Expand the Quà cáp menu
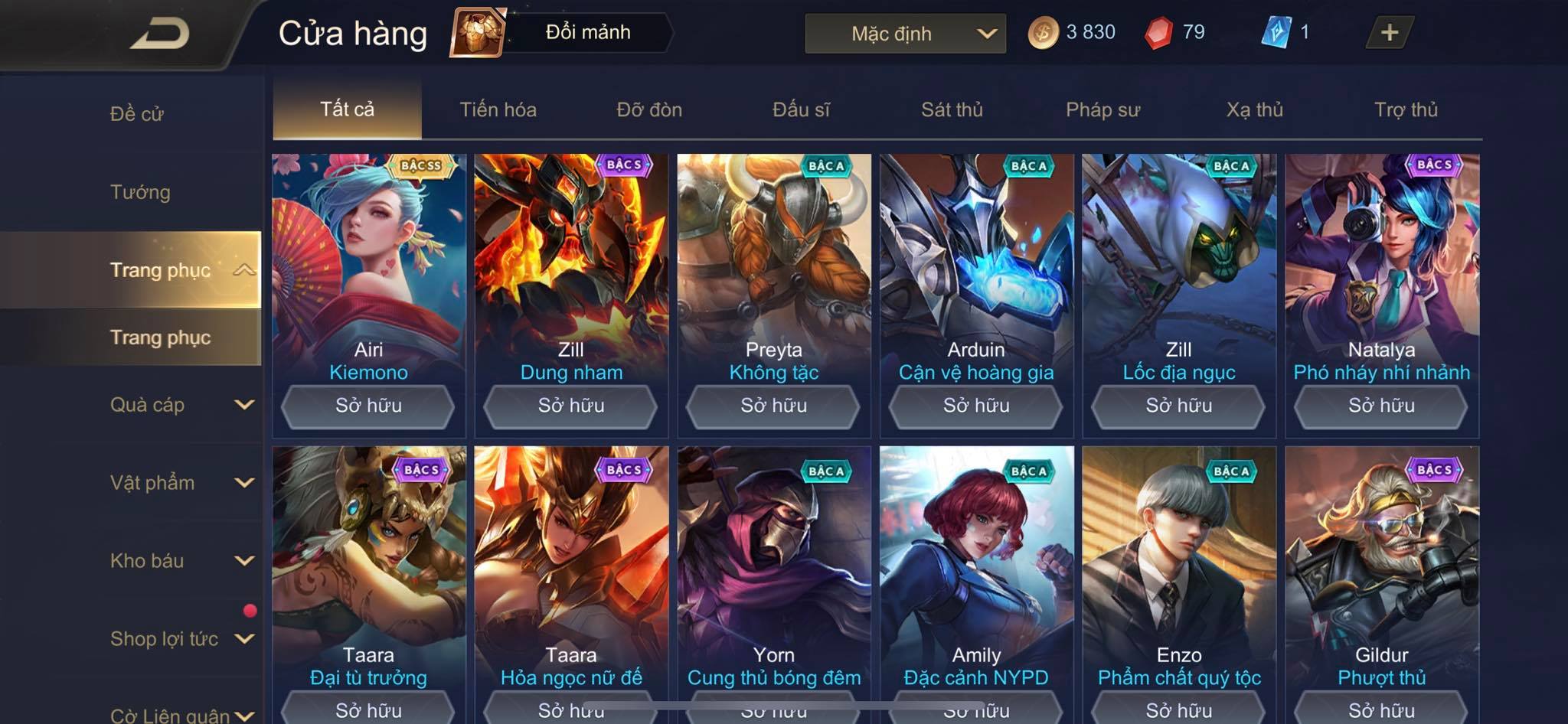This screenshot has width=1568, height=724. click(x=180, y=405)
